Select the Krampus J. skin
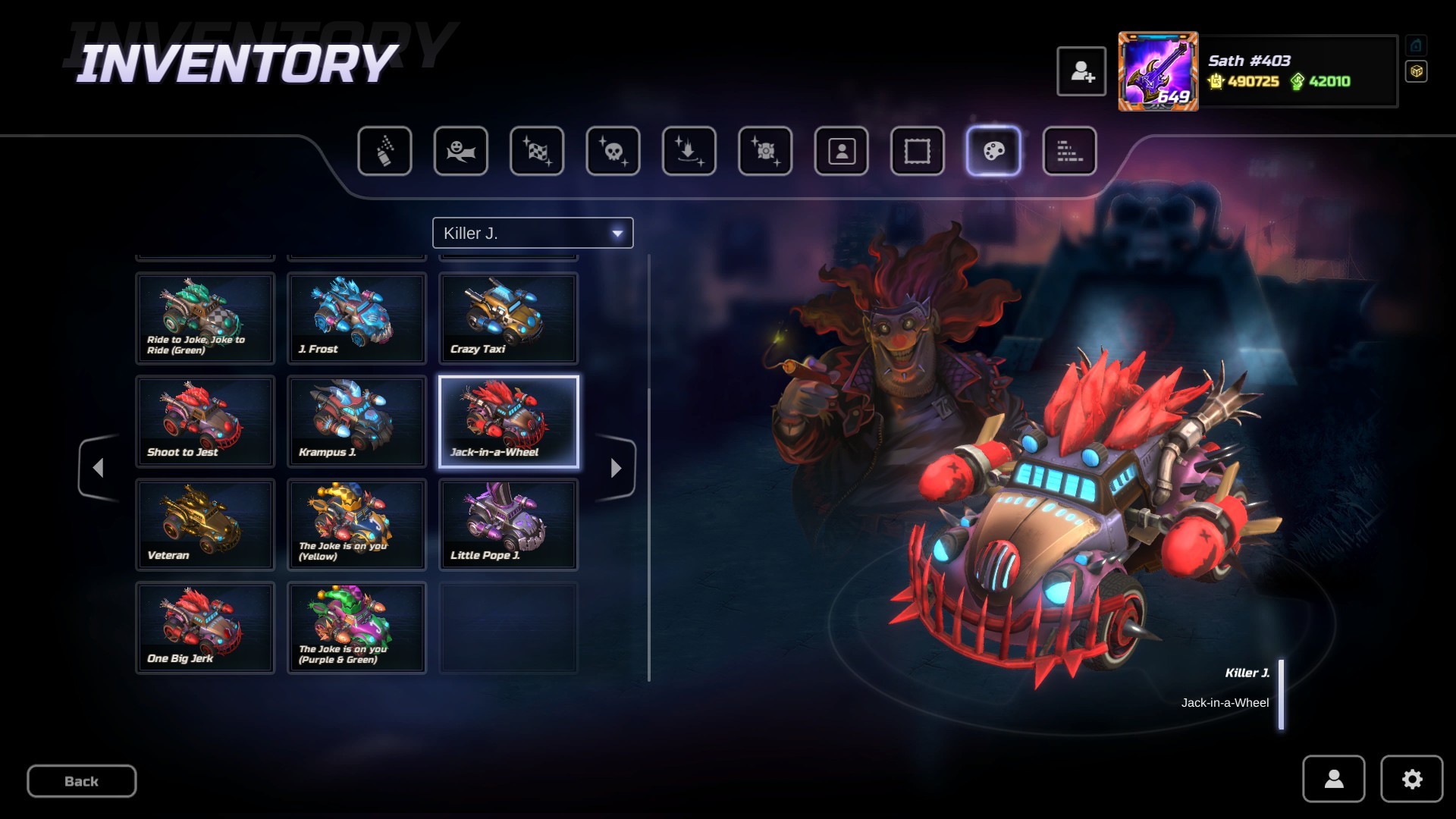Viewport: 1456px width, 819px height. (356, 422)
